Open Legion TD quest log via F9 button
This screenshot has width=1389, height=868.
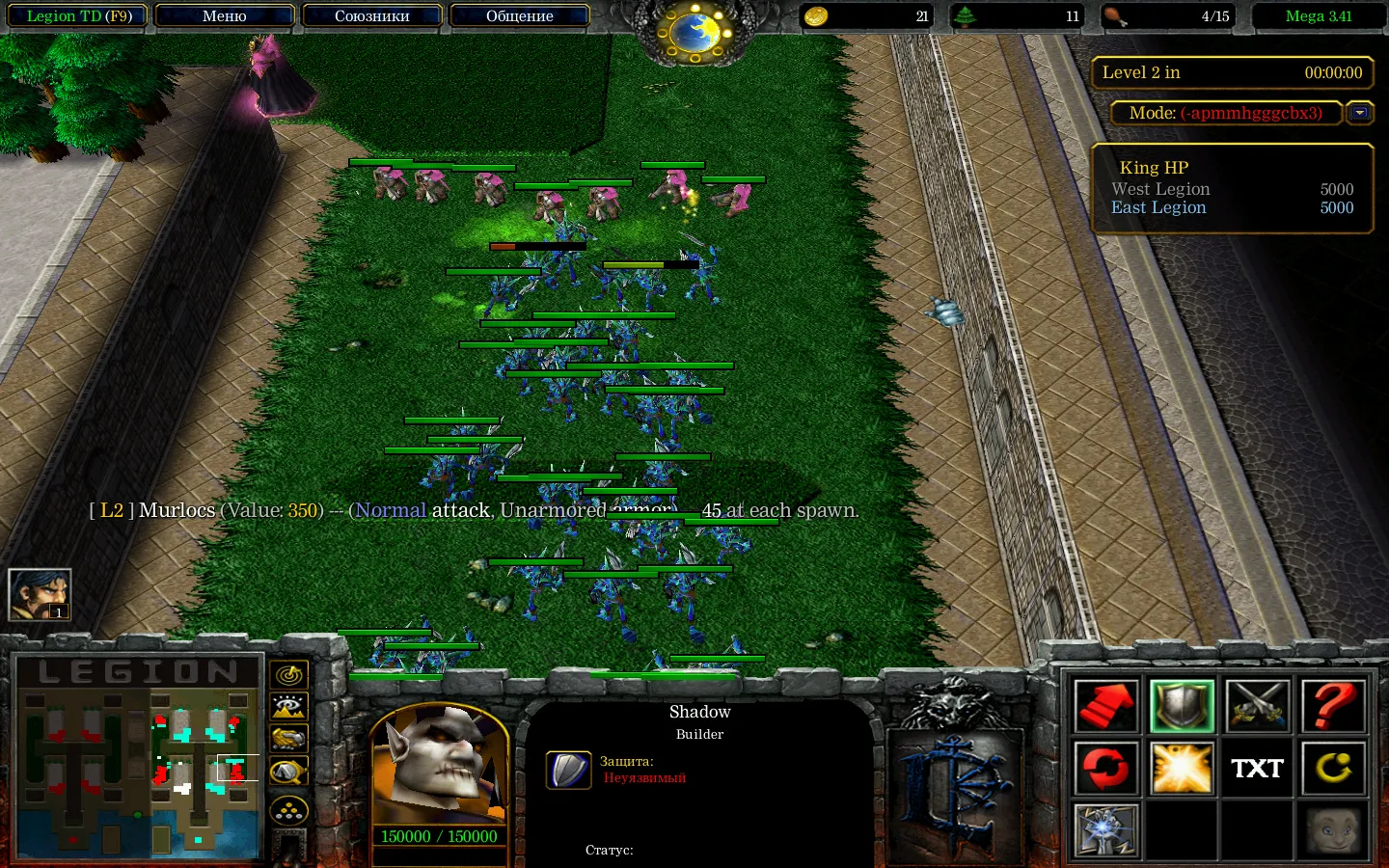[x=76, y=15]
